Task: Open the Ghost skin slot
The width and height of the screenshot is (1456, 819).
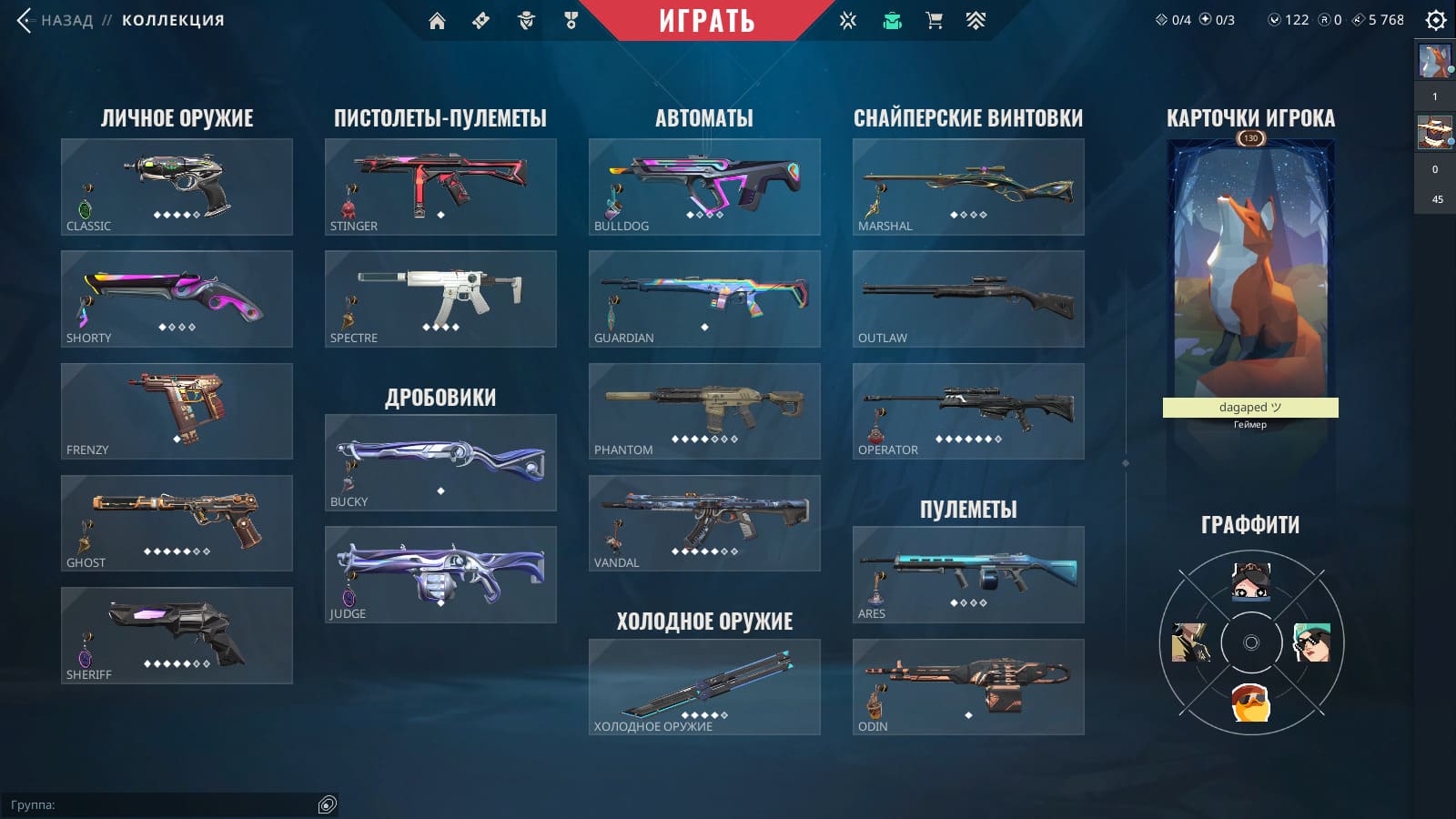Action: point(177,523)
